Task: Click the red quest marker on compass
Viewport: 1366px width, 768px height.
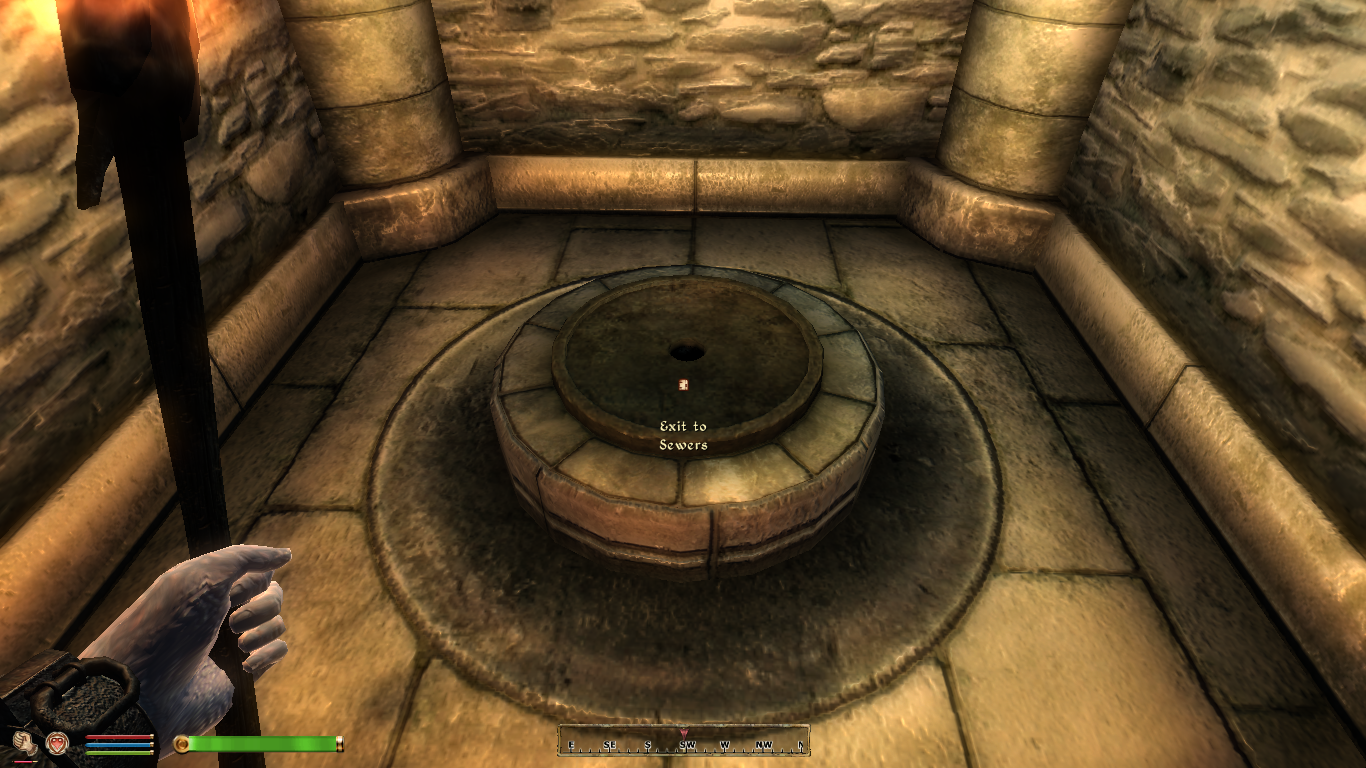Action: [x=684, y=733]
